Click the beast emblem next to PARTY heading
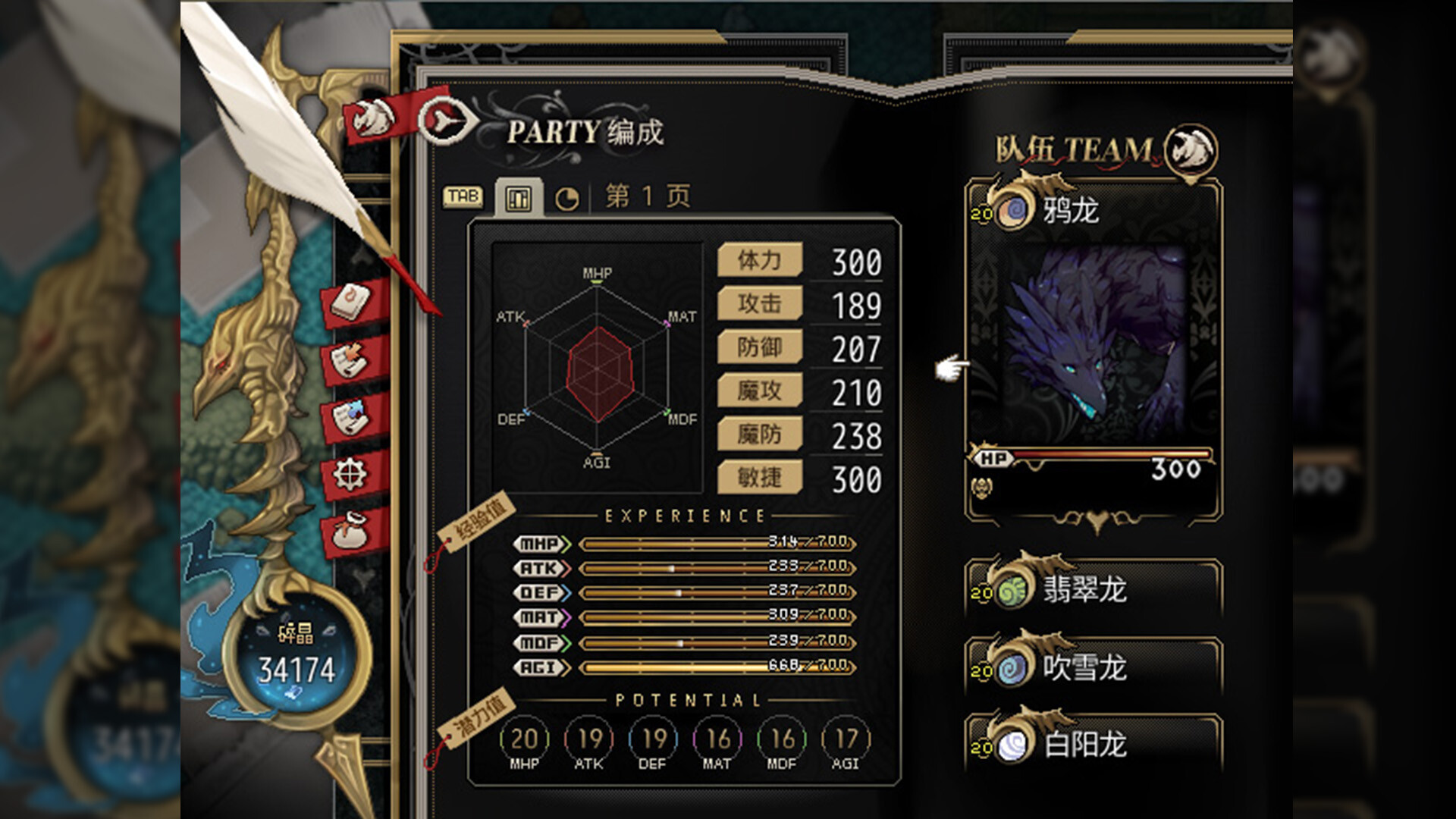This screenshot has height=819, width=1456. (444, 118)
